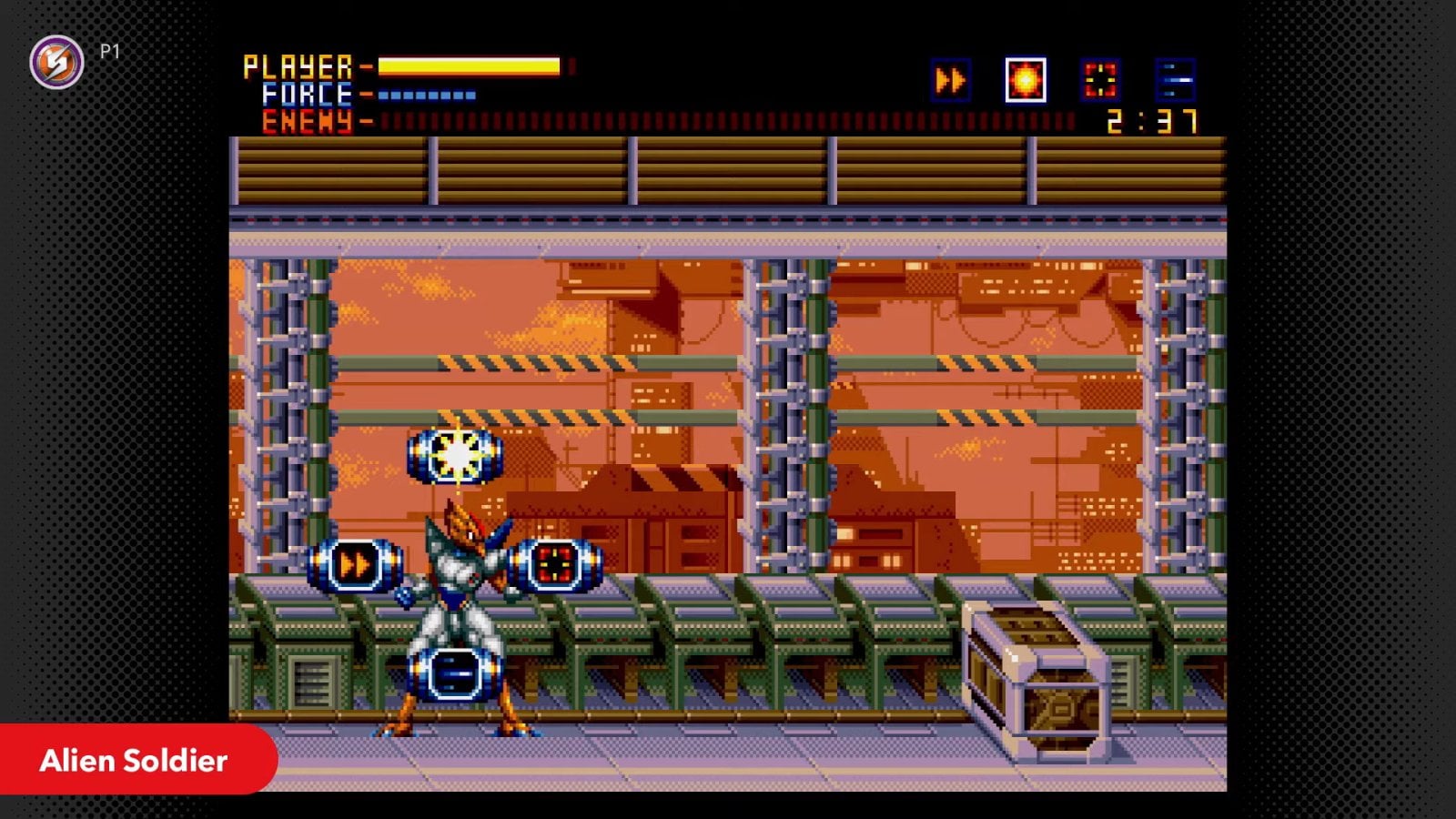The height and width of the screenshot is (819, 1456).
Task: Choose the highlighted fireburst weapon HUD icon
Action: tap(1026, 81)
